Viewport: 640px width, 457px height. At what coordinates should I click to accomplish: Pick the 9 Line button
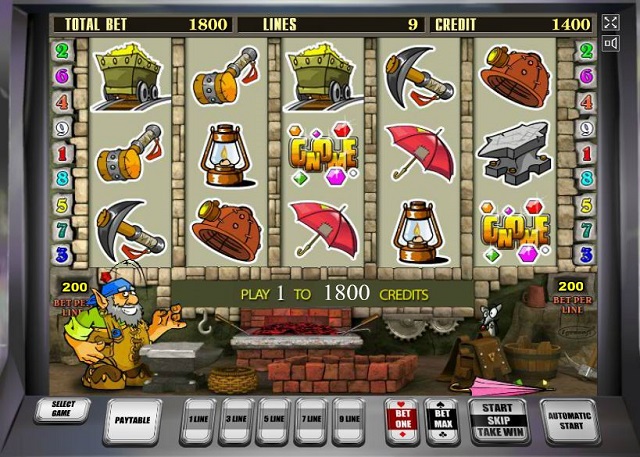click(x=347, y=421)
